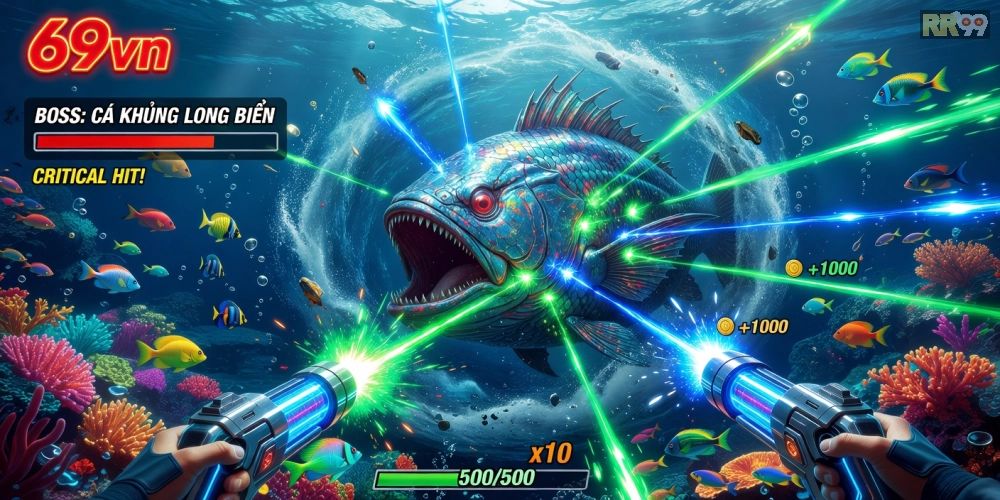Open the RR99 watermark badge
1000x500 pixels.
pos(954,24)
